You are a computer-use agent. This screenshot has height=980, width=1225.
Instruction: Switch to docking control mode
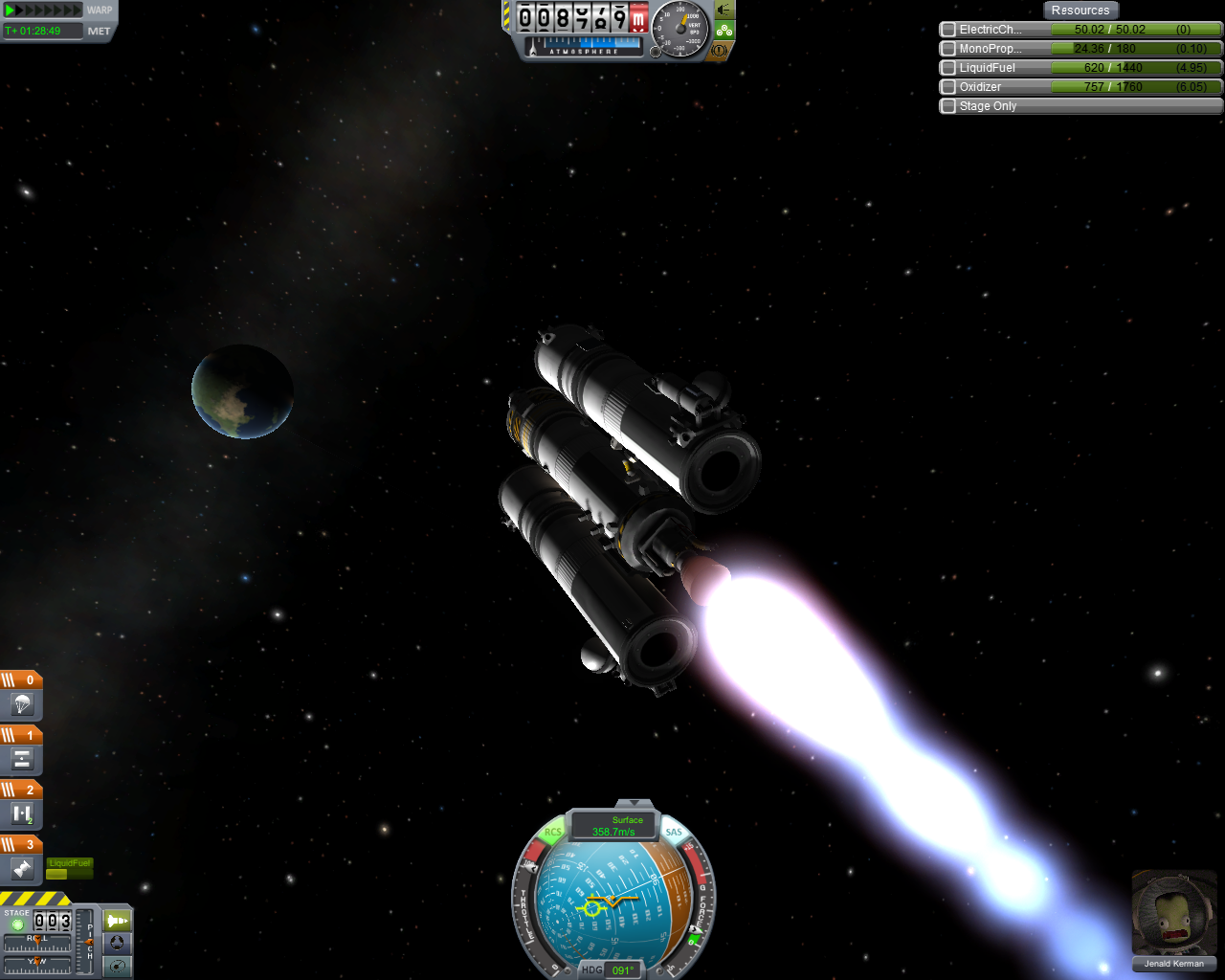pos(117,943)
